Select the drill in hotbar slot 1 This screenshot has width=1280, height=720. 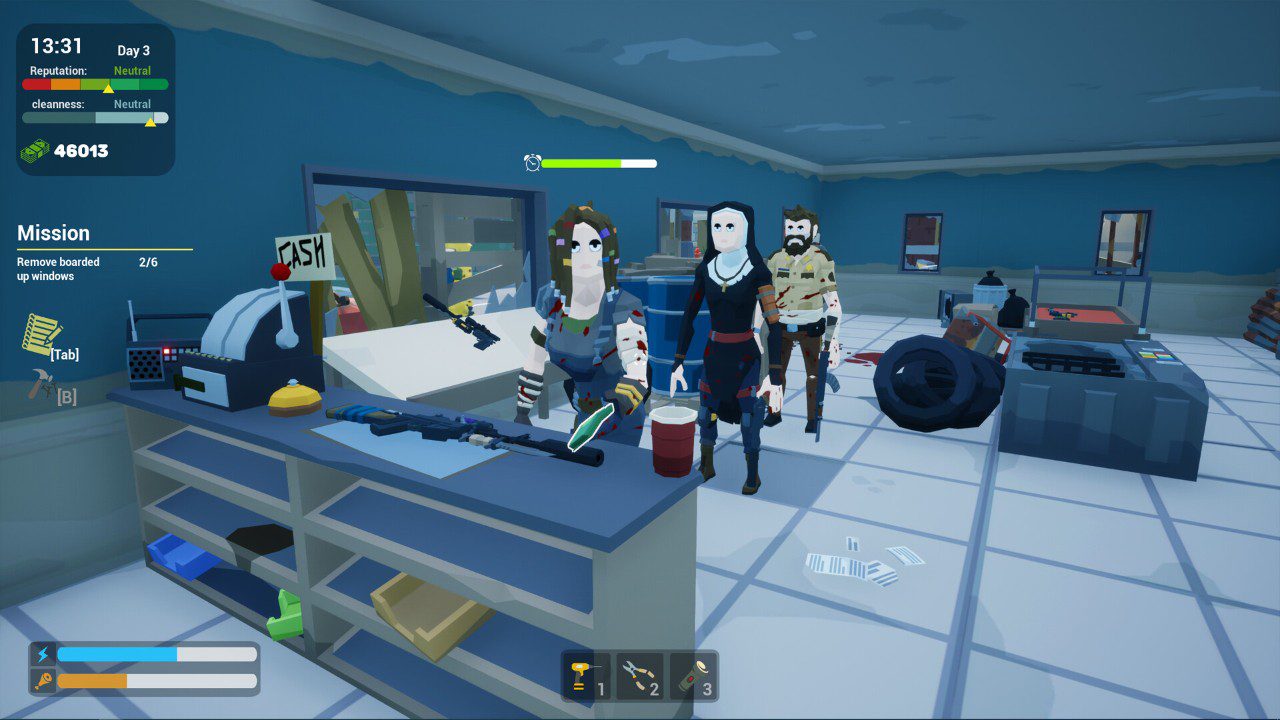[585, 675]
